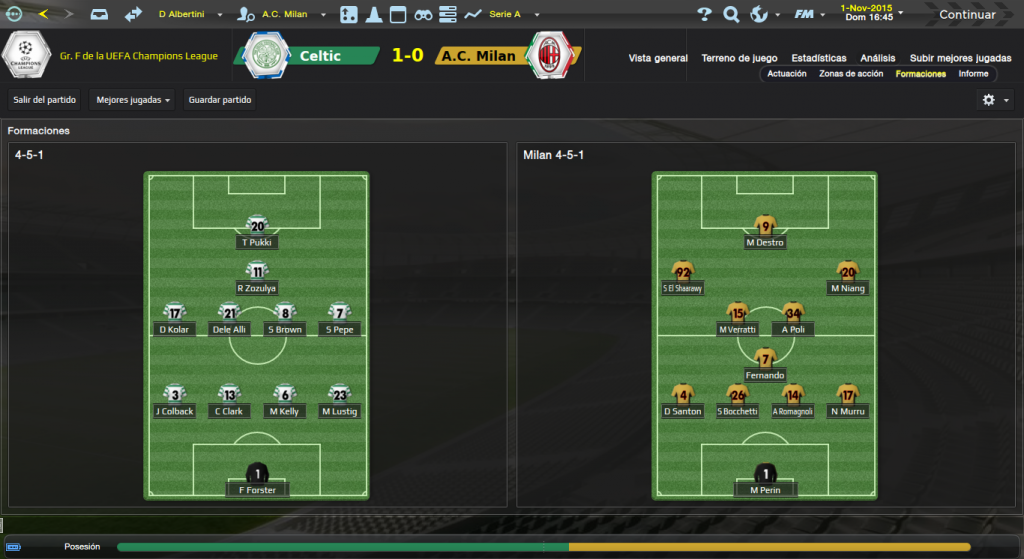
Task: Open the Zonas de acción sub-tab
Action: pos(851,74)
